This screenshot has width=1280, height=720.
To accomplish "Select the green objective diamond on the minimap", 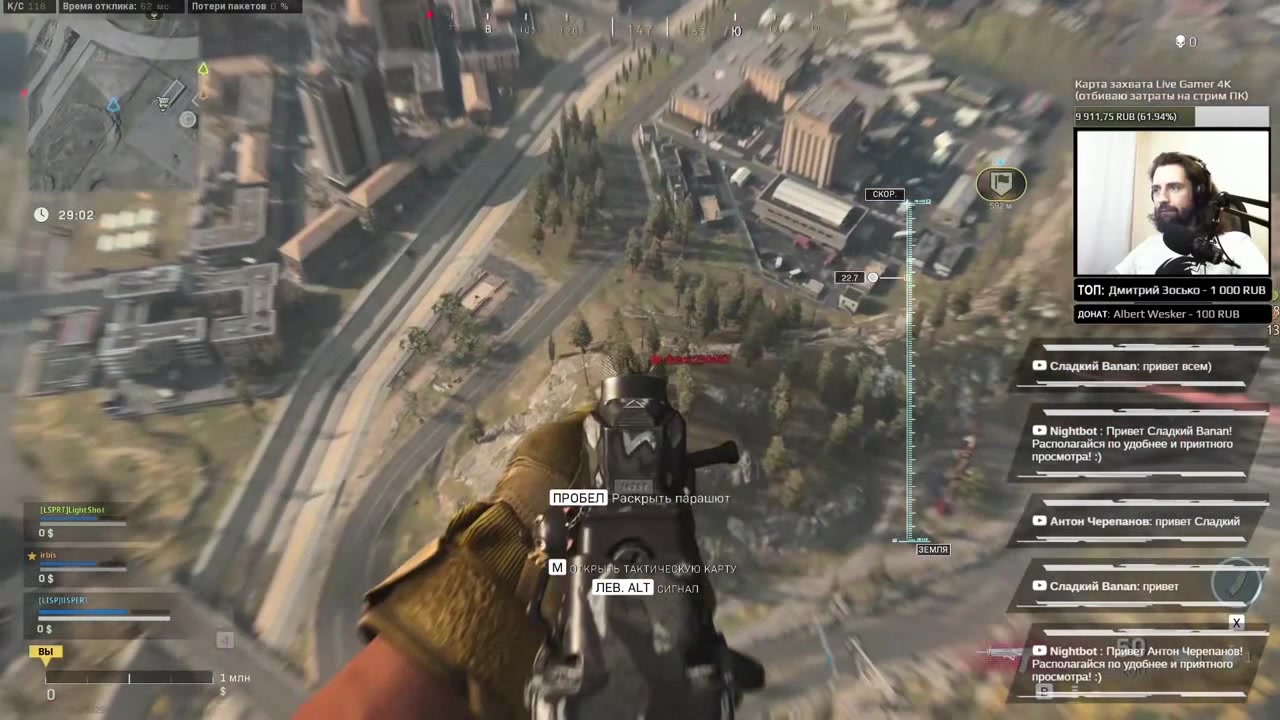I will point(202,69).
